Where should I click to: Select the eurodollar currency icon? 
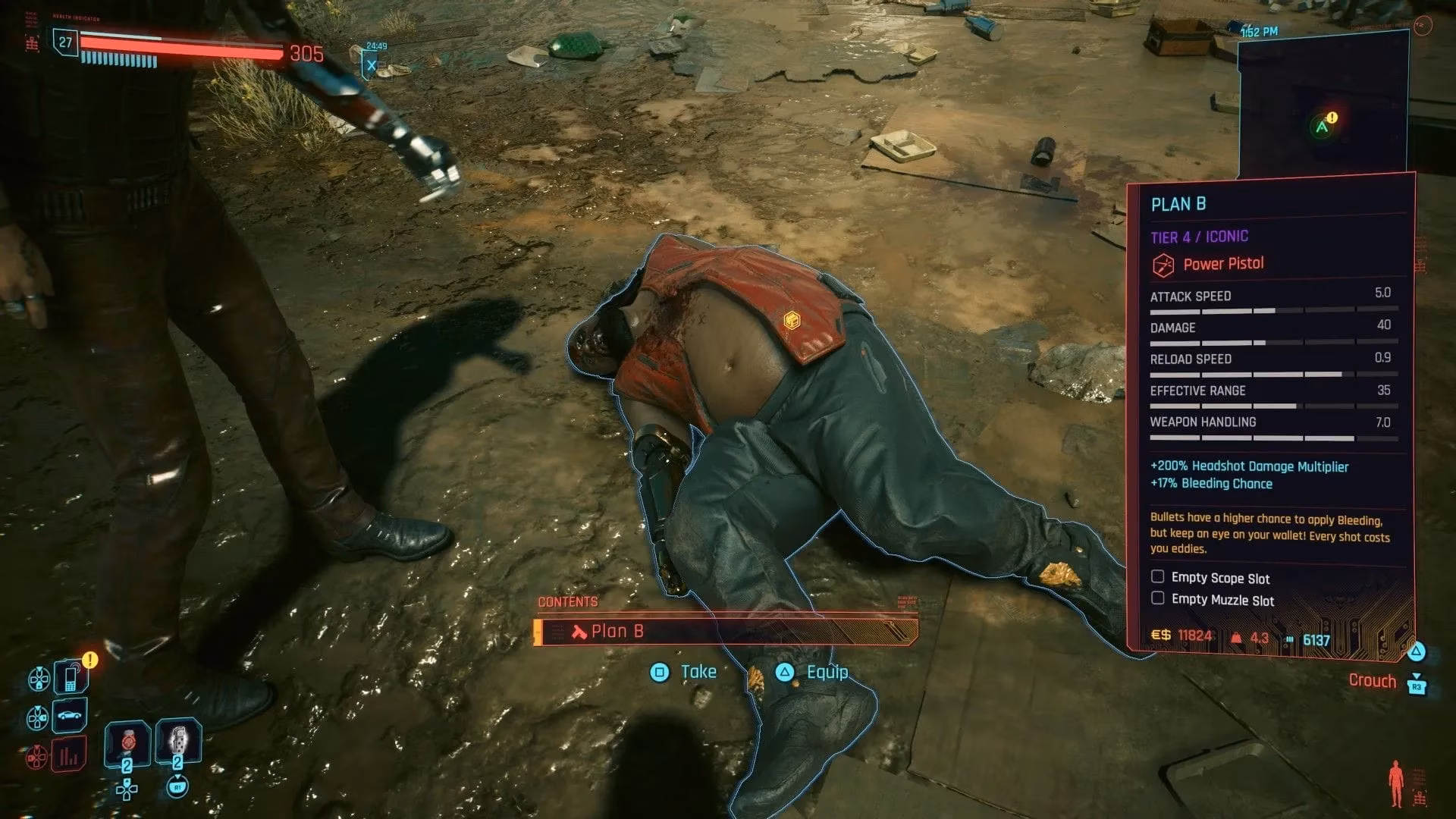[x=1159, y=635]
